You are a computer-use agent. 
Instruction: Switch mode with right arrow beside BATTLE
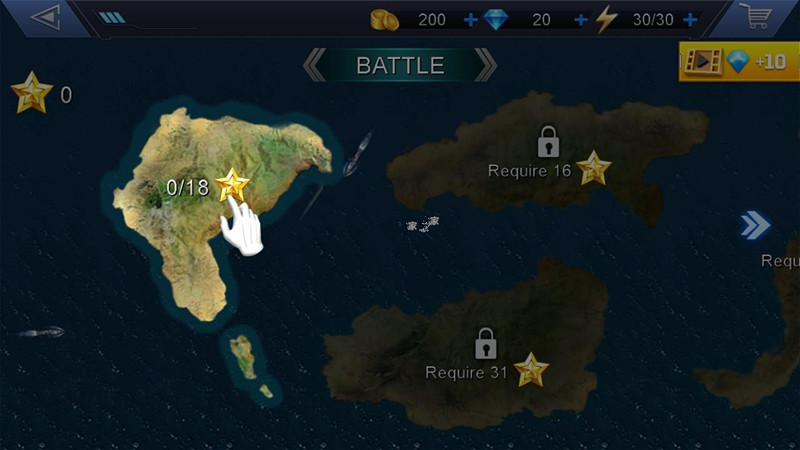(x=486, y=66)
